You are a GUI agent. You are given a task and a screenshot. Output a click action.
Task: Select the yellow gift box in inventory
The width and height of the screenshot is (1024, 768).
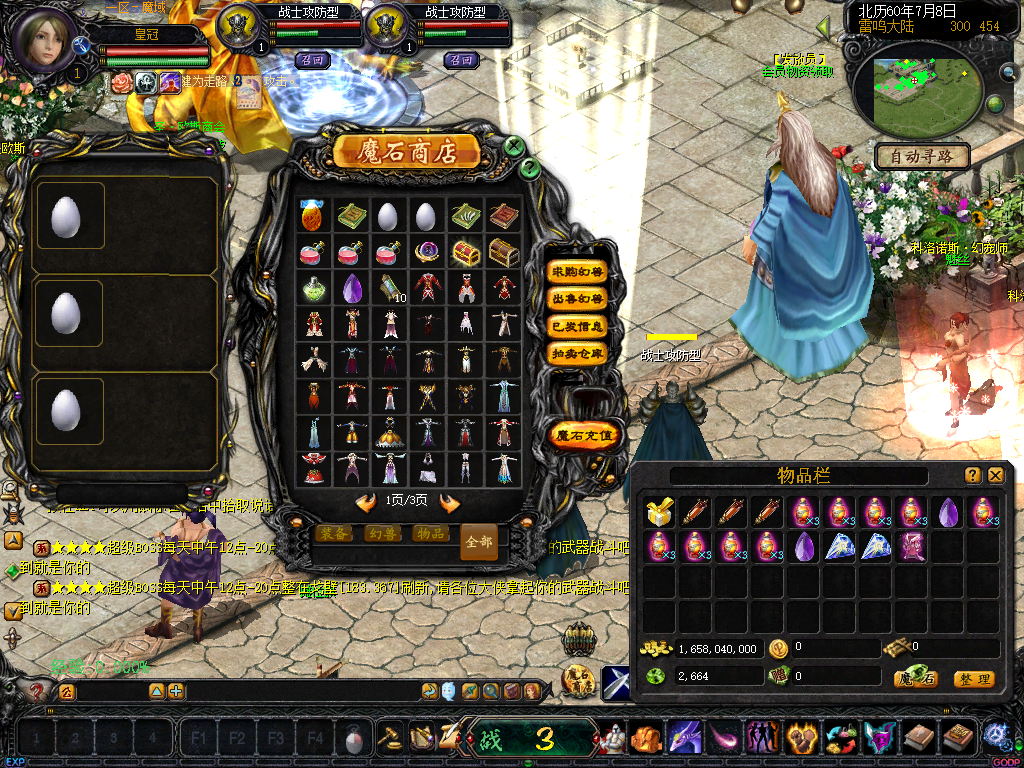(658, 513)
